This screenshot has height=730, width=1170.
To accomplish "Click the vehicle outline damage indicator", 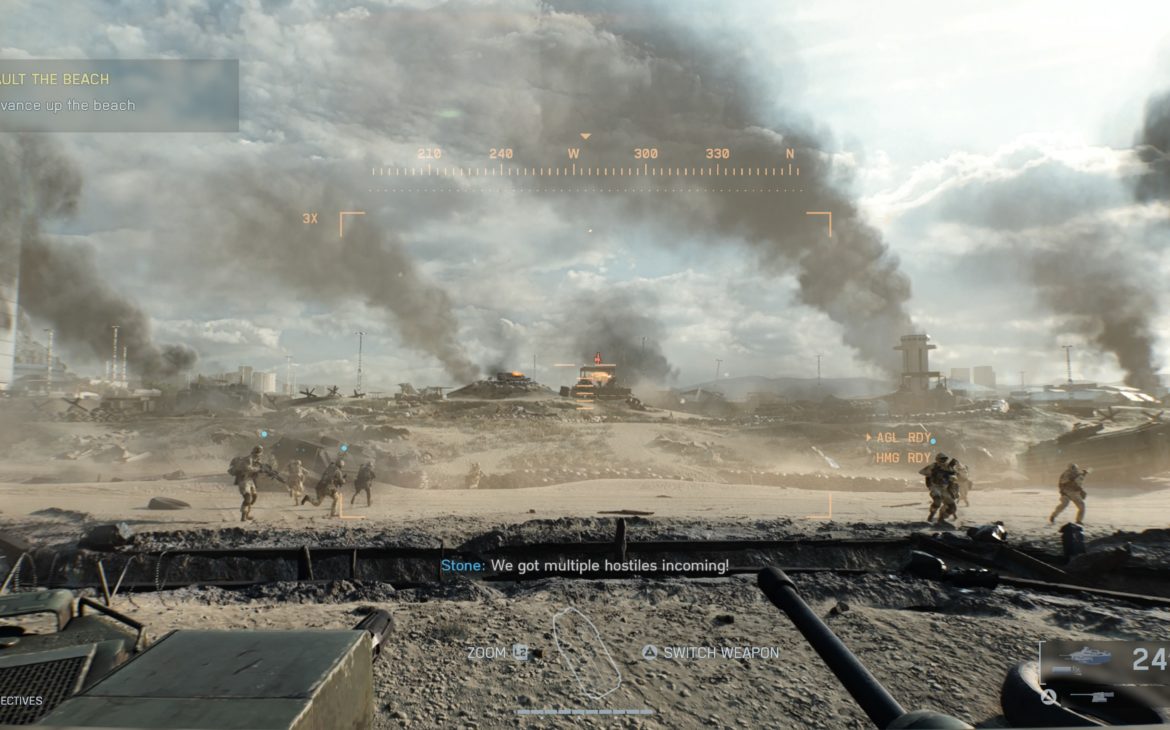I will pyautogui.click(x=587, y=653).
